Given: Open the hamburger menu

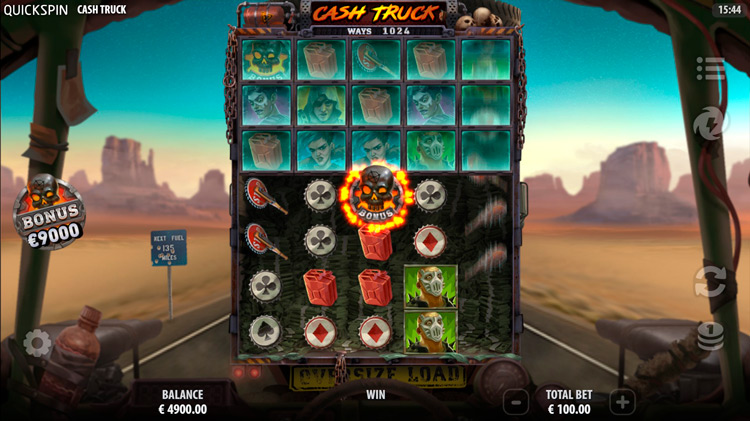Looking at the screenshot, I should coord(711,69).
